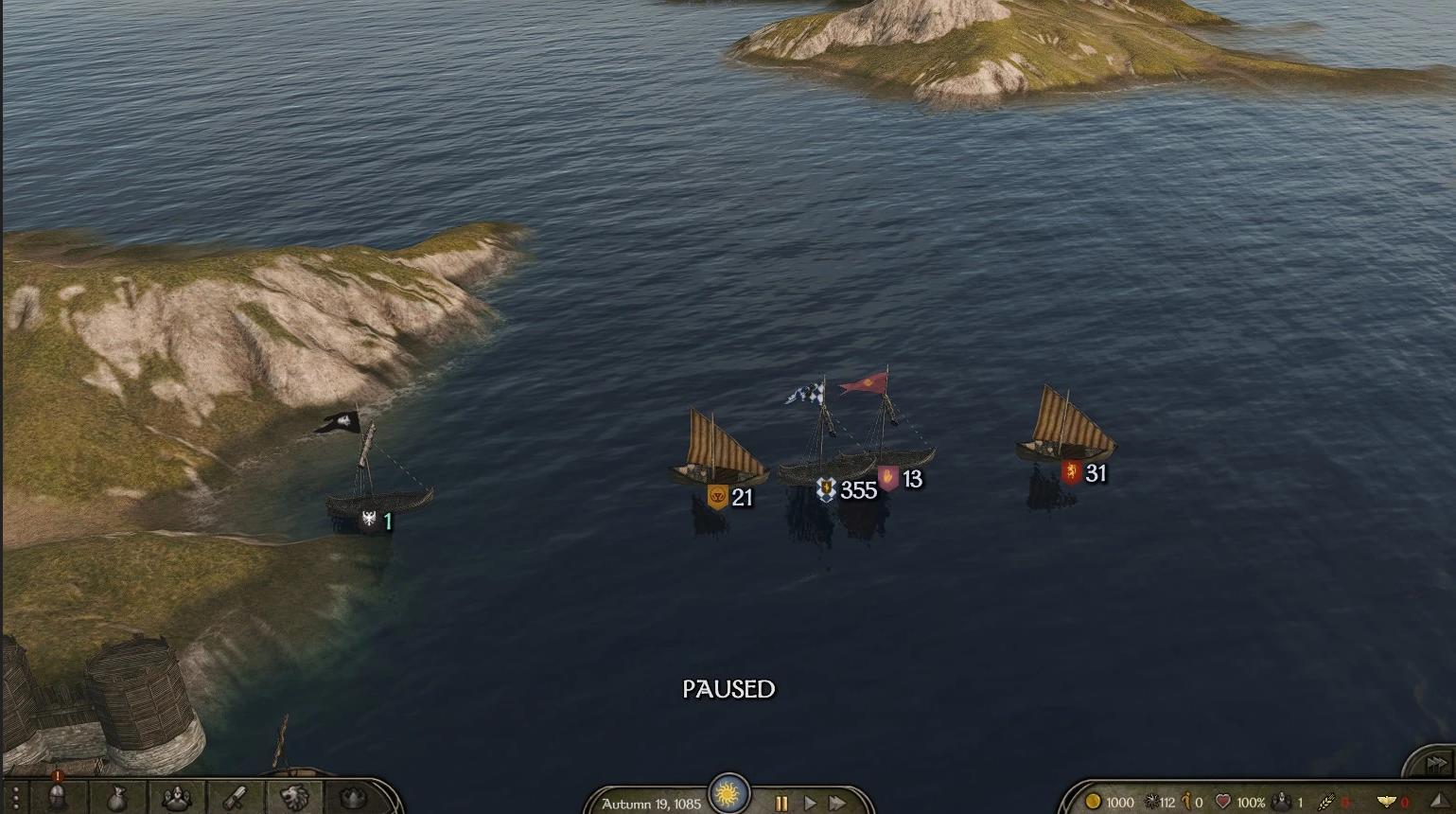Image resolution: width=1456 pixels, height=814 pixels.
Task: Start time with the play button
Action: click(x=810, y=803)
